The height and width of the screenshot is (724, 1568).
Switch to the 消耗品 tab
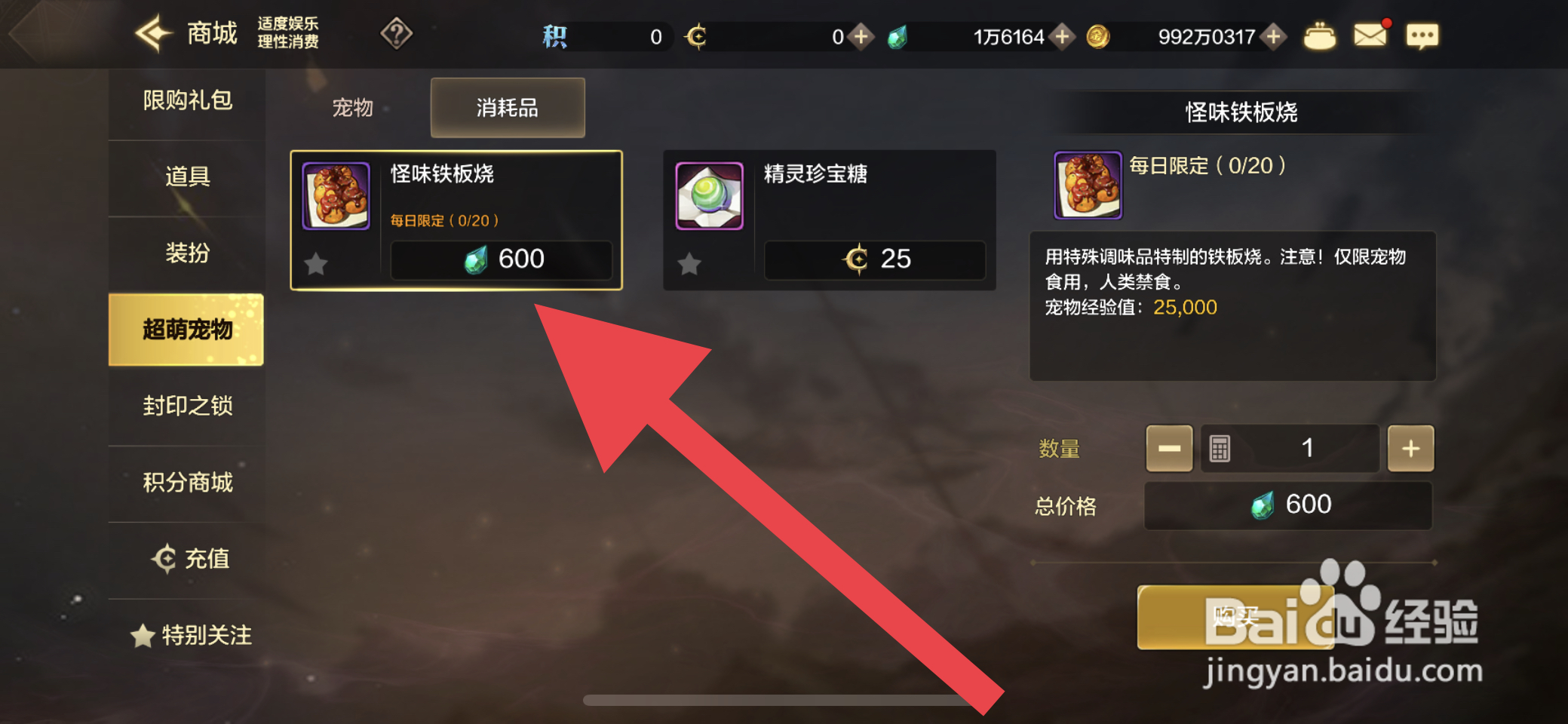point(506,108)
